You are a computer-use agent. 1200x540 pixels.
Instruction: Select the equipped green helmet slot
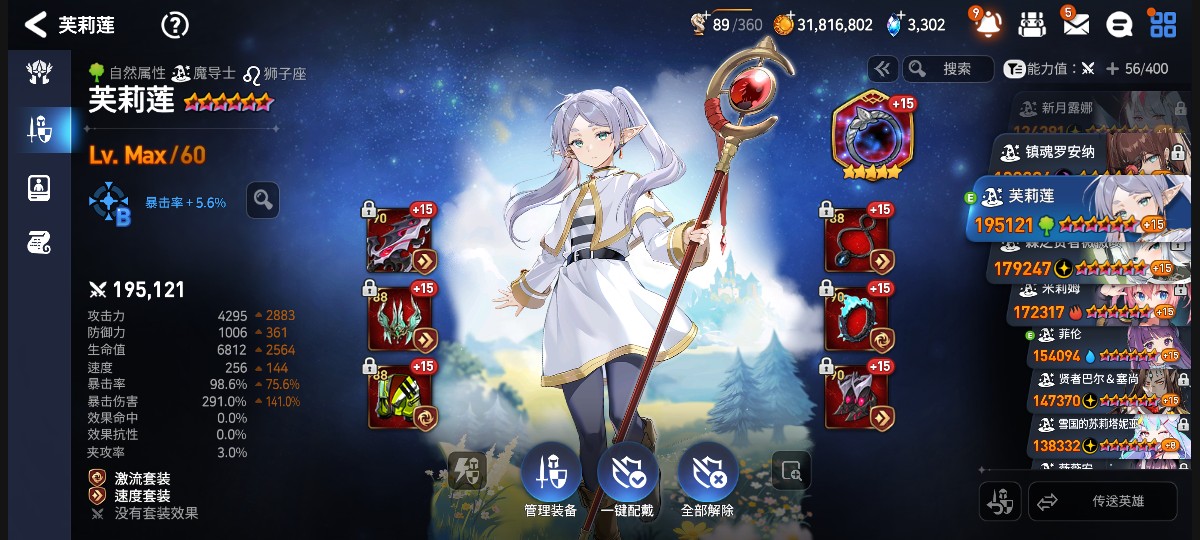tap(402, 319)
